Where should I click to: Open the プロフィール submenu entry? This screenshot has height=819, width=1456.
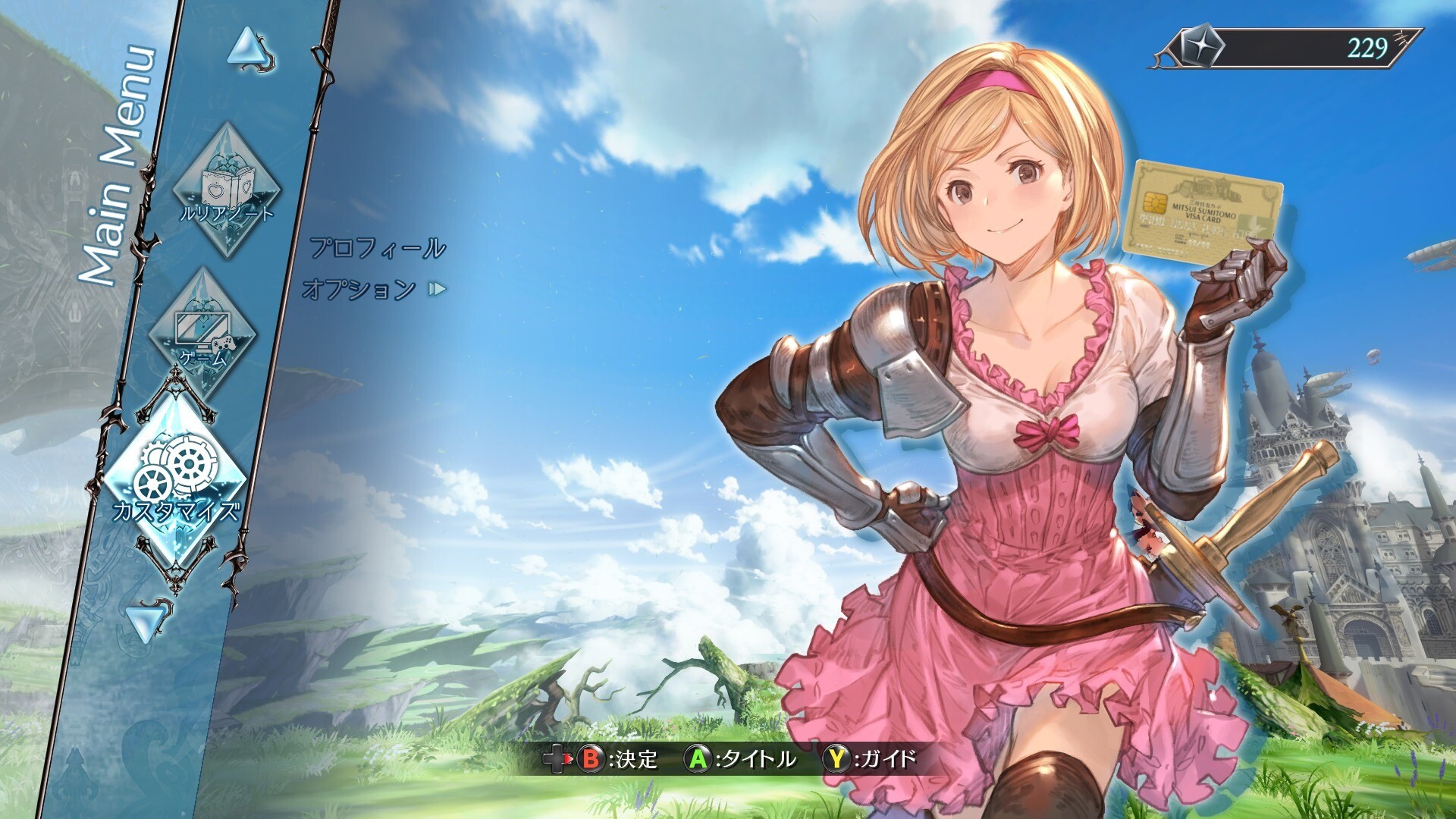377,248
